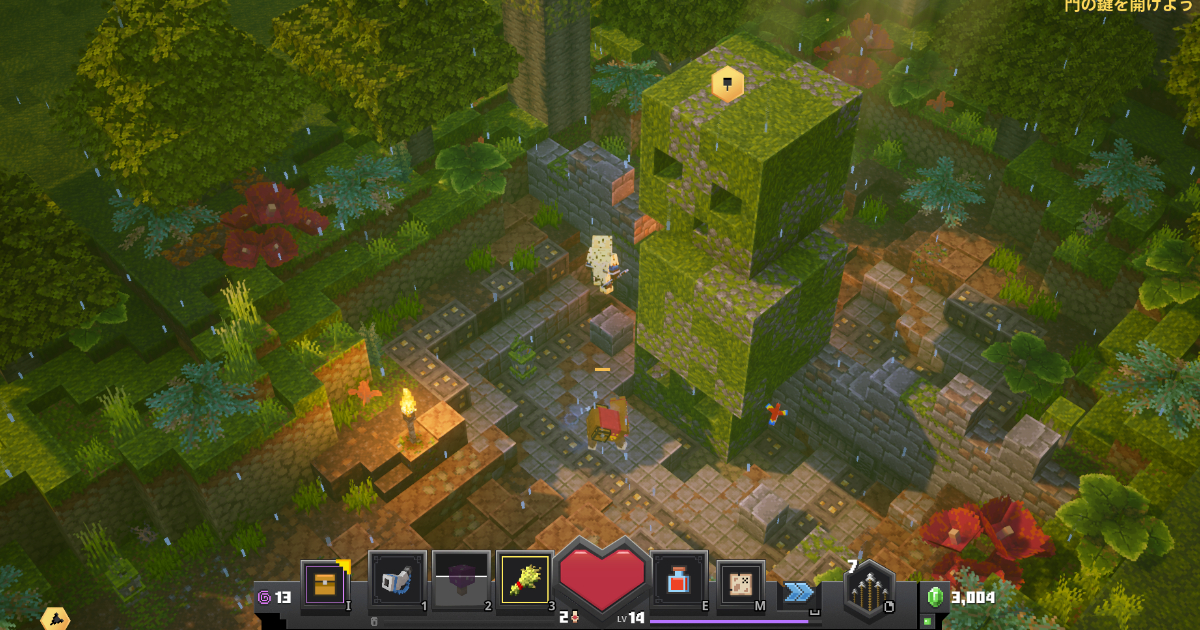Drink the red health potion

[679, 579]
